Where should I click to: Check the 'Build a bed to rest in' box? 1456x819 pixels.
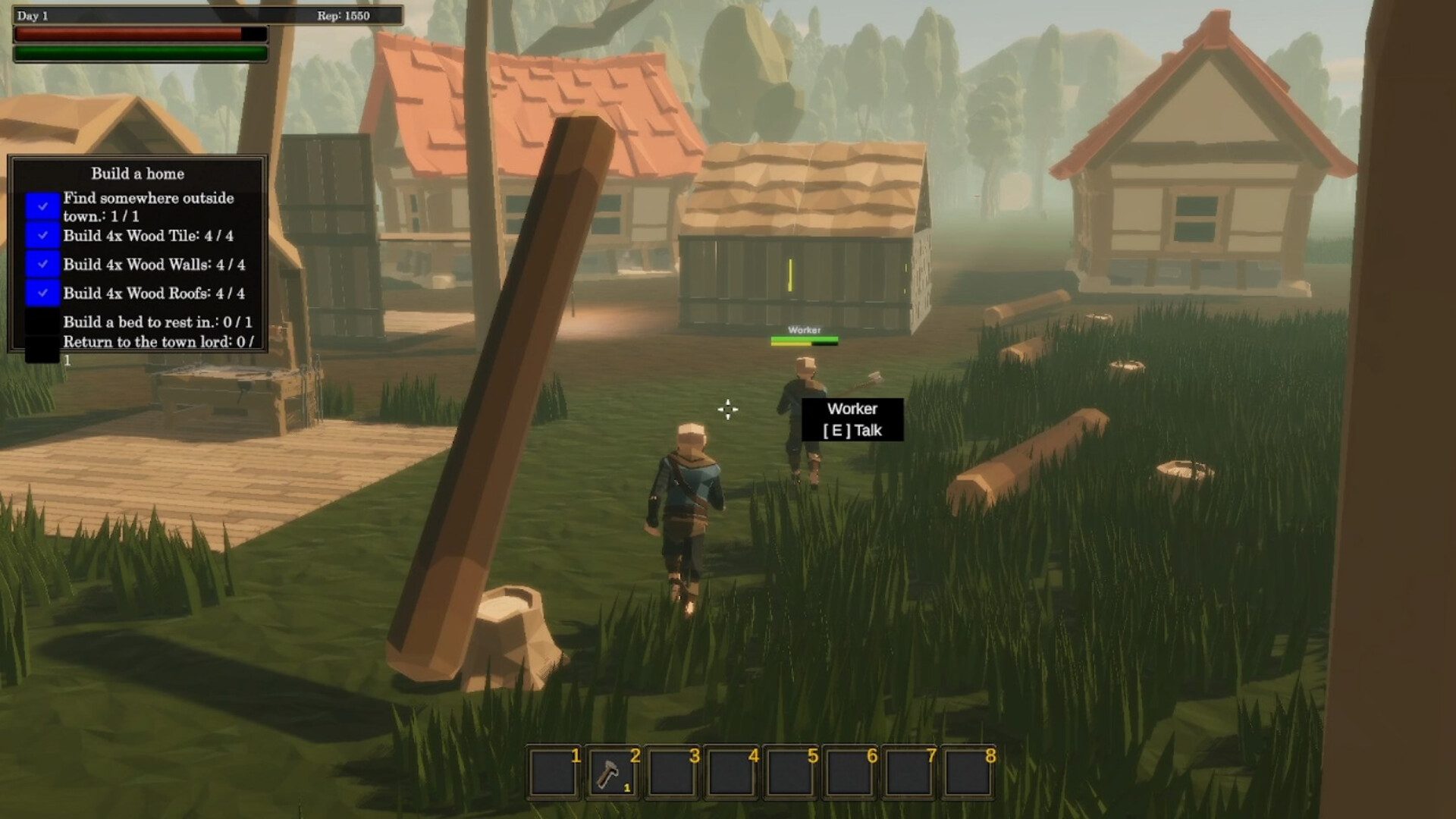coord(42,322)
